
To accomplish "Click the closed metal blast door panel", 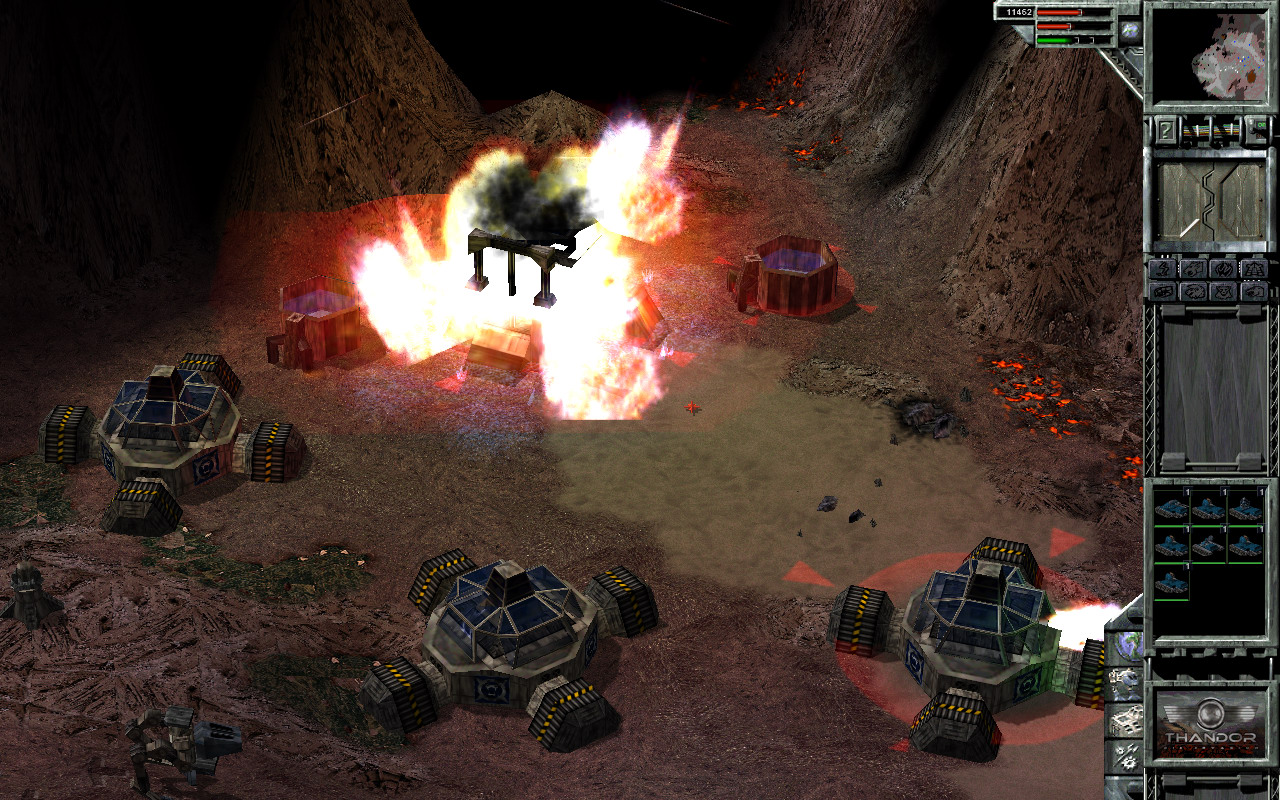I will click(x=1210, y=201).
